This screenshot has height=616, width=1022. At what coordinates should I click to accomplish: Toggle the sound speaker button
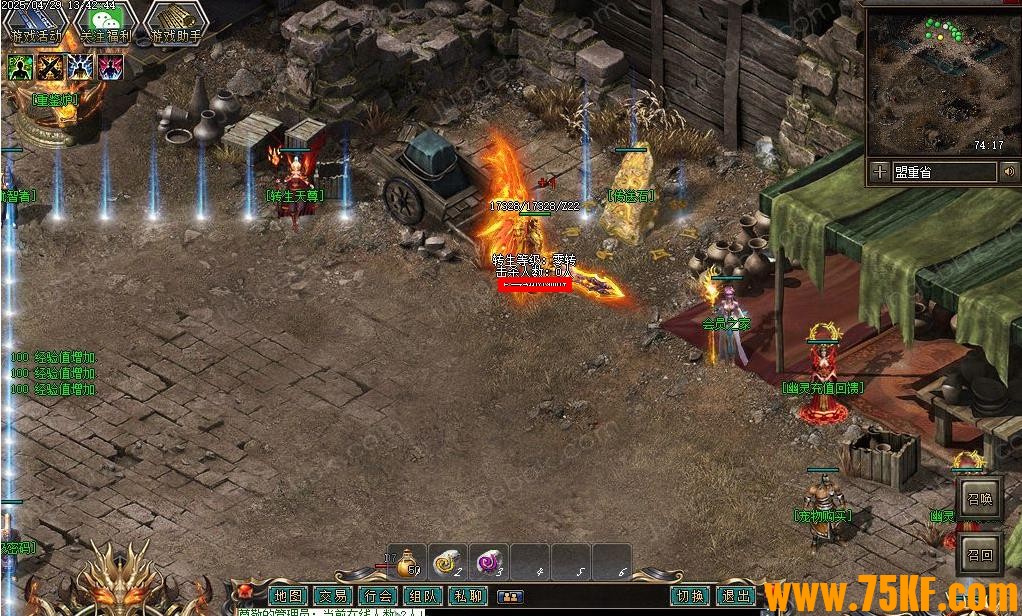(x=1008, y=172)
